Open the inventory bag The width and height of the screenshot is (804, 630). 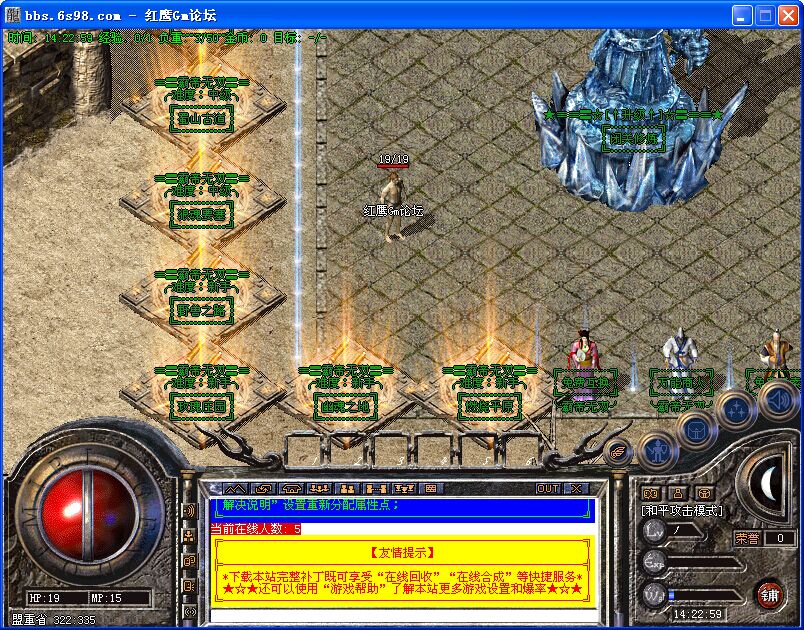pyautogui.click(x=697, y=429)
